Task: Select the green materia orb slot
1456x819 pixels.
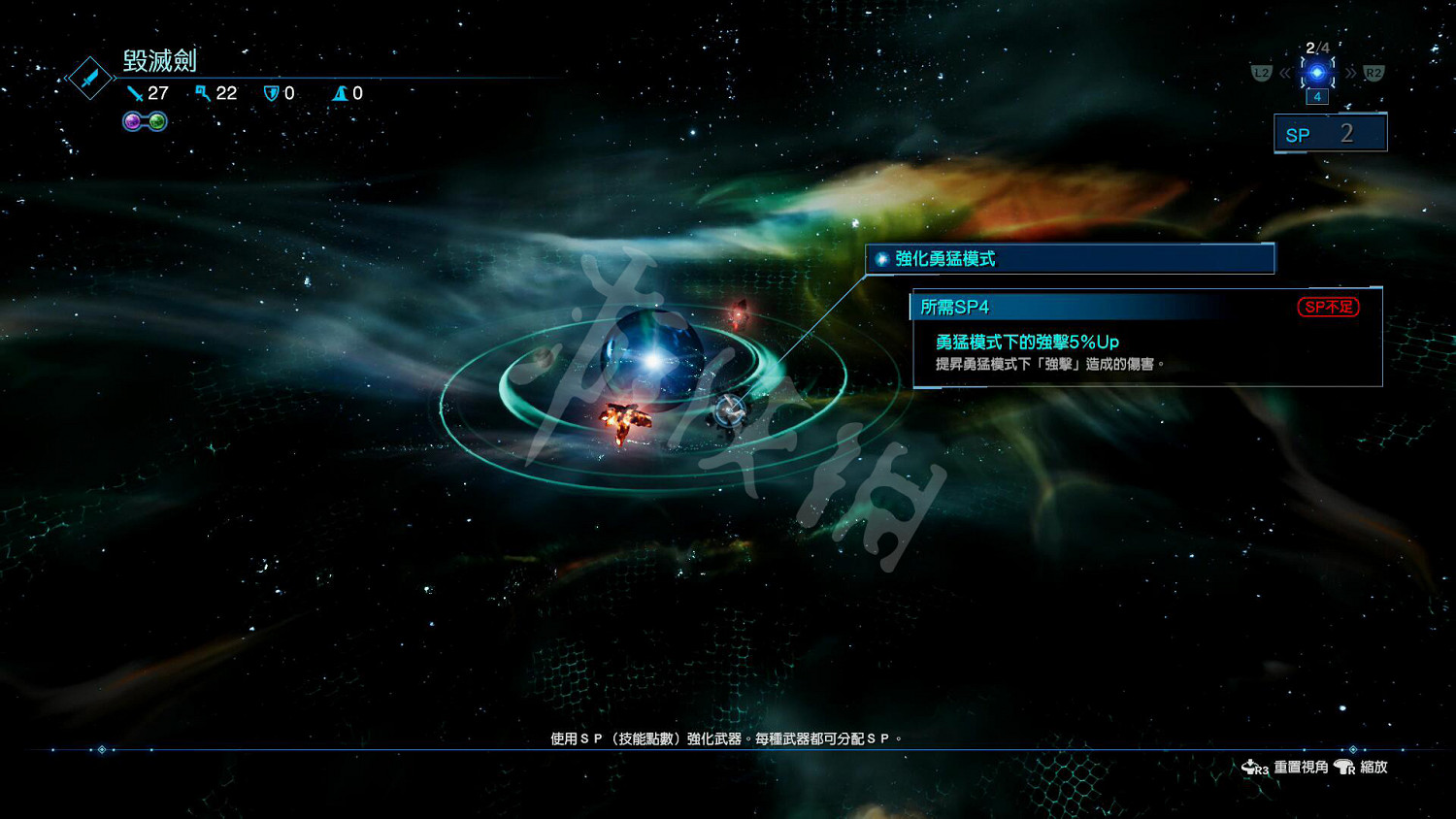Action: 158,121
